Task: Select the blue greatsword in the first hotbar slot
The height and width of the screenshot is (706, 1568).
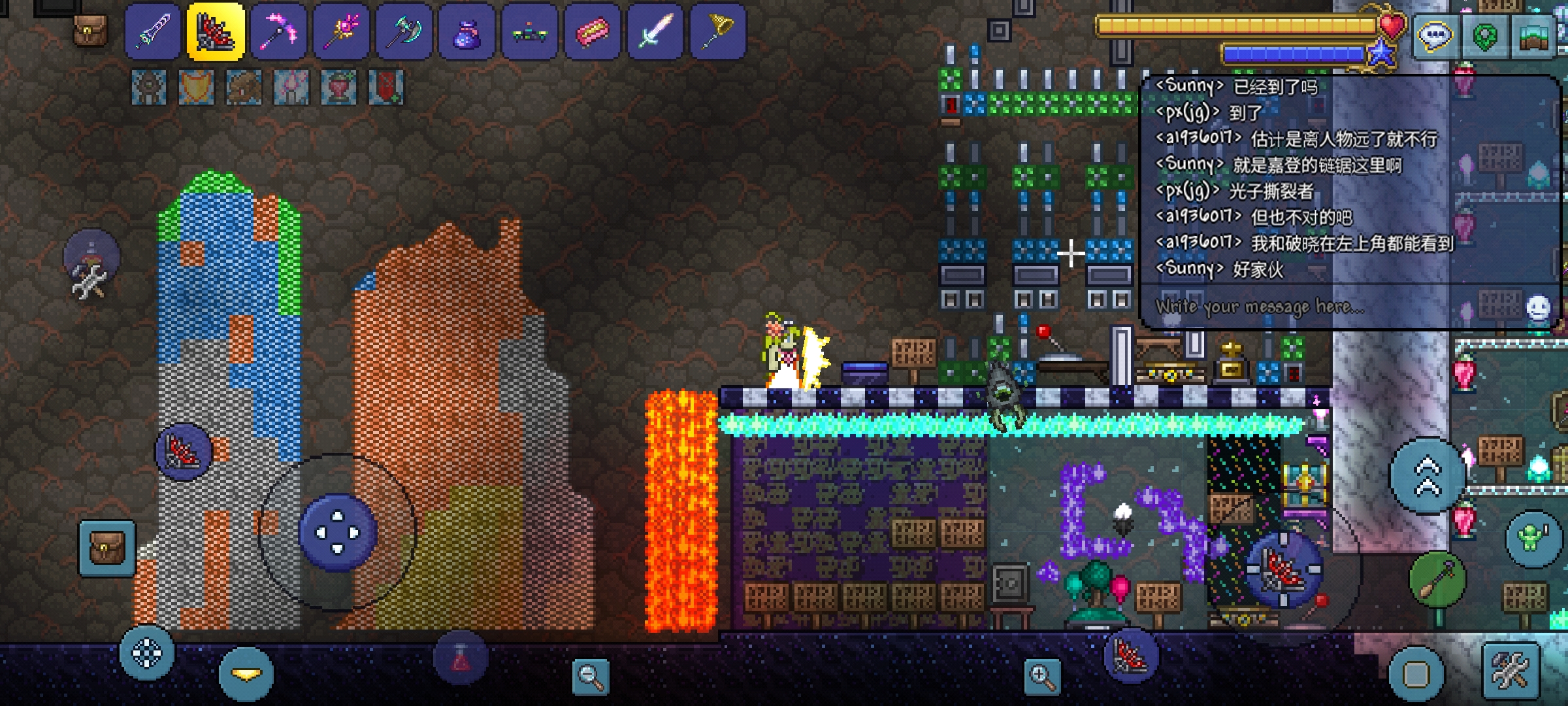Action: pyautogui.click(x=152, y=31)
